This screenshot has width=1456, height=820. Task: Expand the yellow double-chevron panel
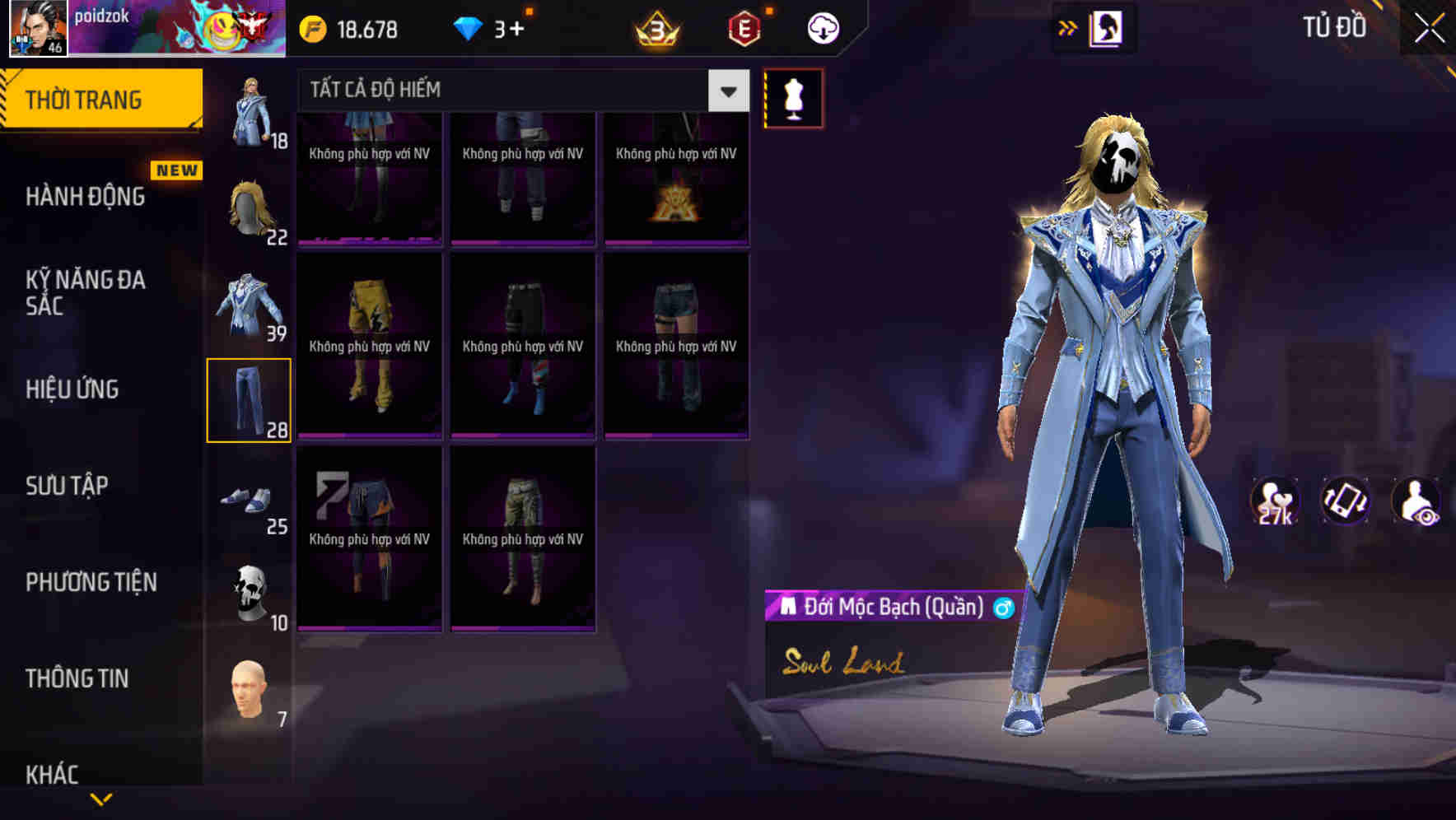(x=1068, y=27)
